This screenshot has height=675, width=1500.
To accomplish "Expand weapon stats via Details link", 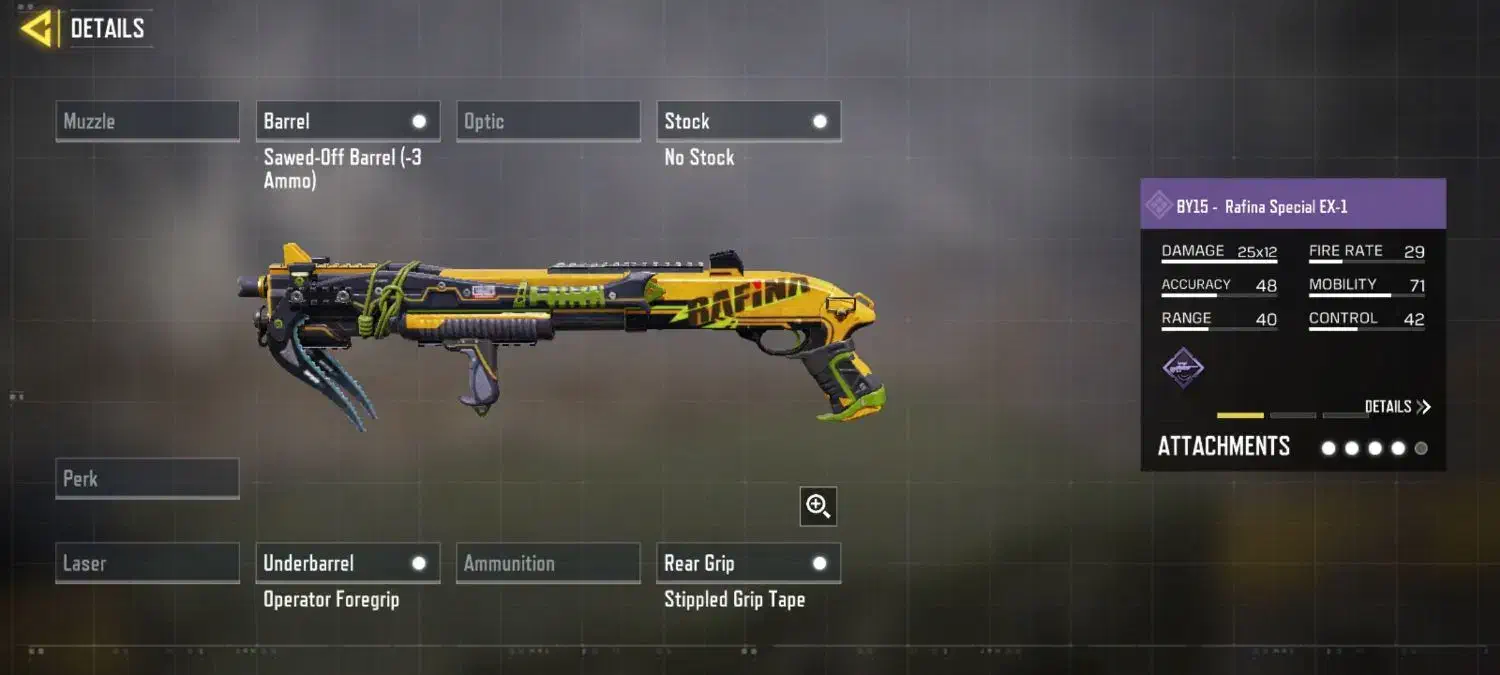I will click(1397, 407).
